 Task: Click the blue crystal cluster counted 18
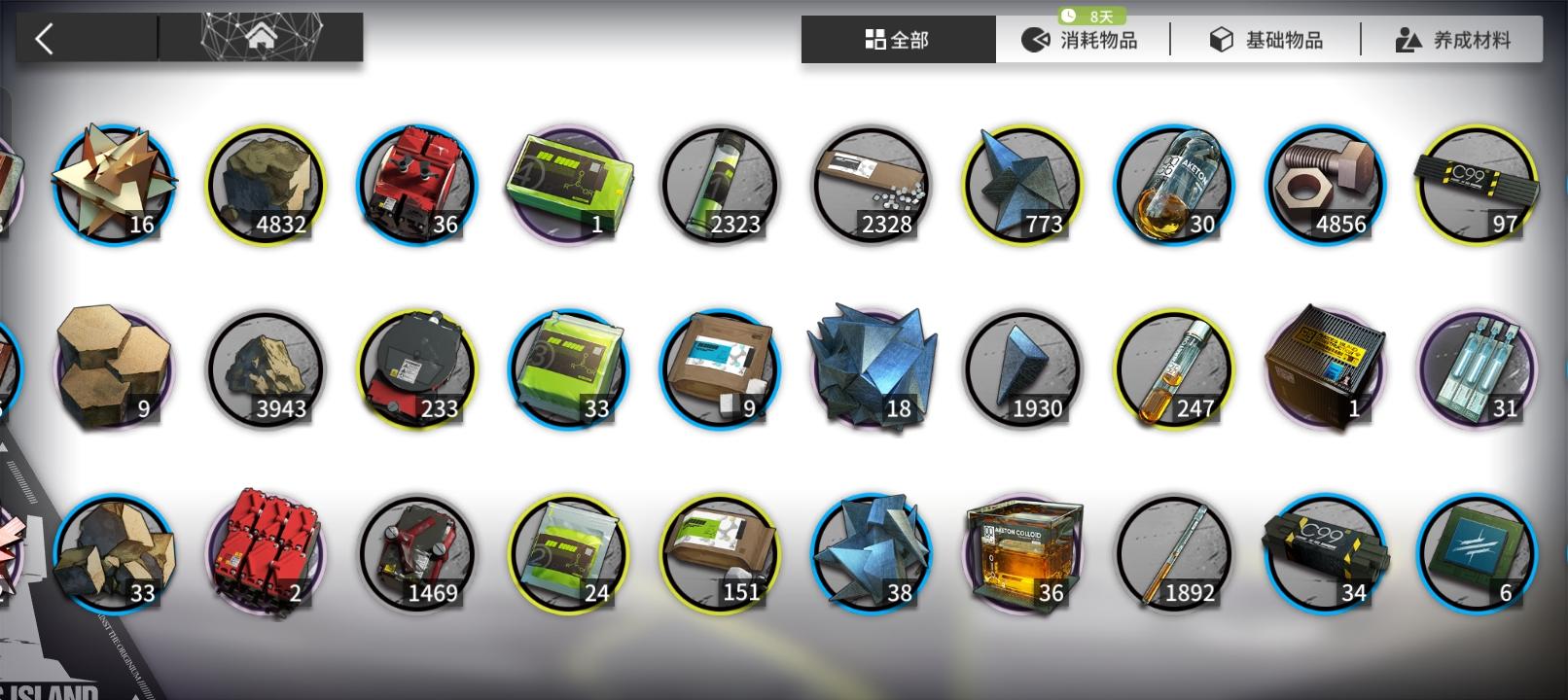click(x=871, y=367)
